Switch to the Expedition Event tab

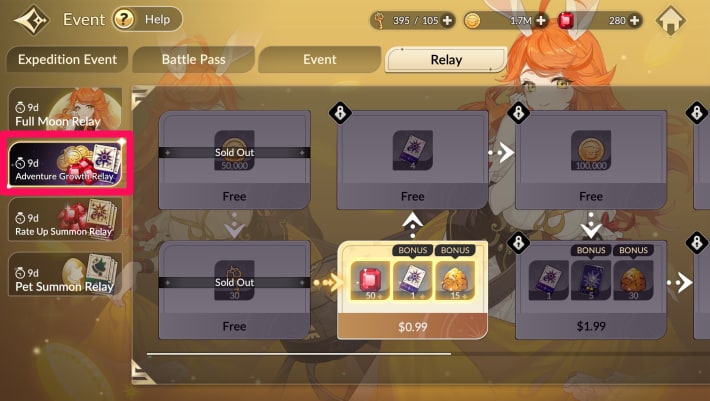click(x=67, y=59)
